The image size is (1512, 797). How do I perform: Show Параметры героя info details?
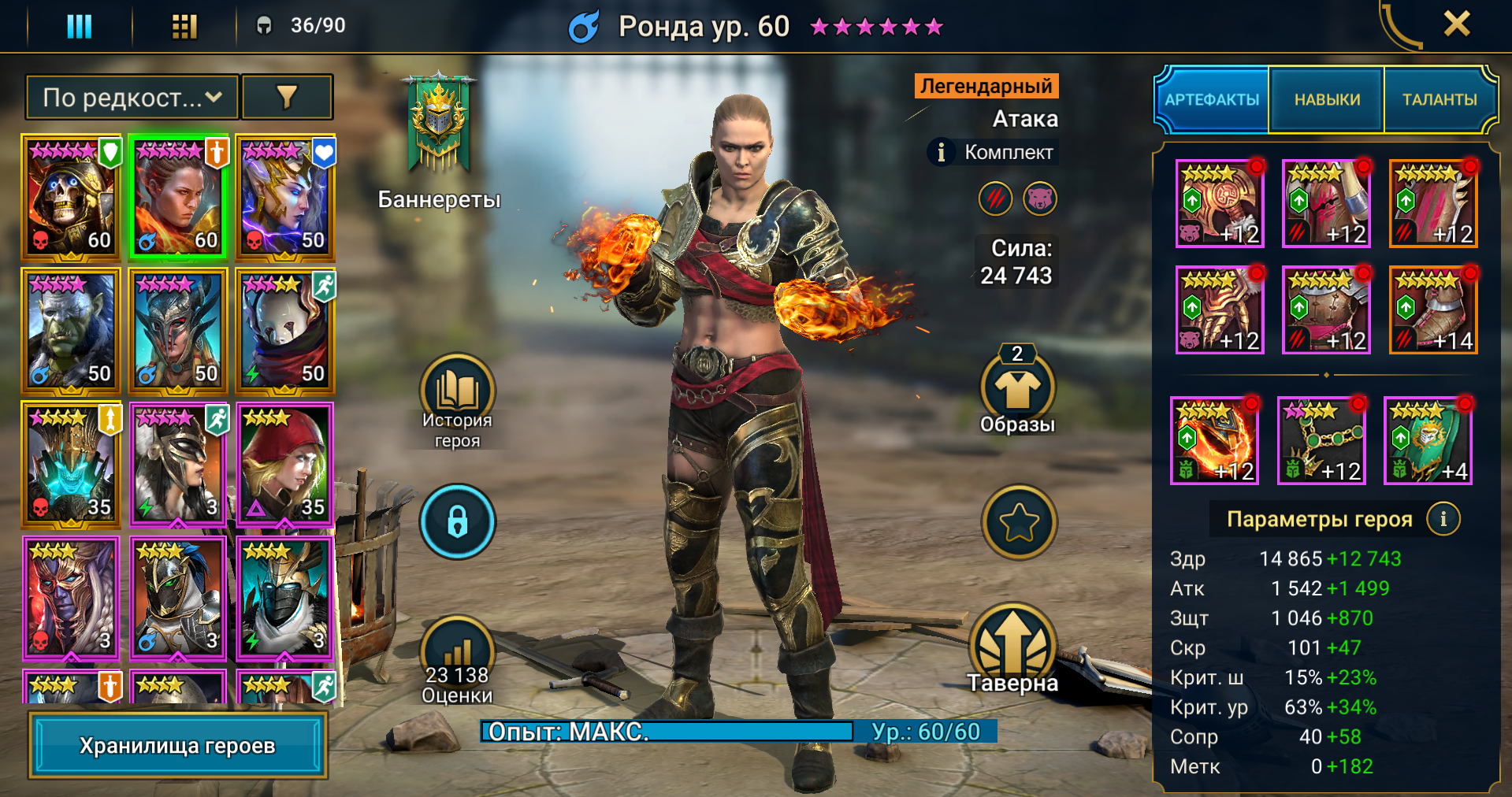pos(1443,519)
